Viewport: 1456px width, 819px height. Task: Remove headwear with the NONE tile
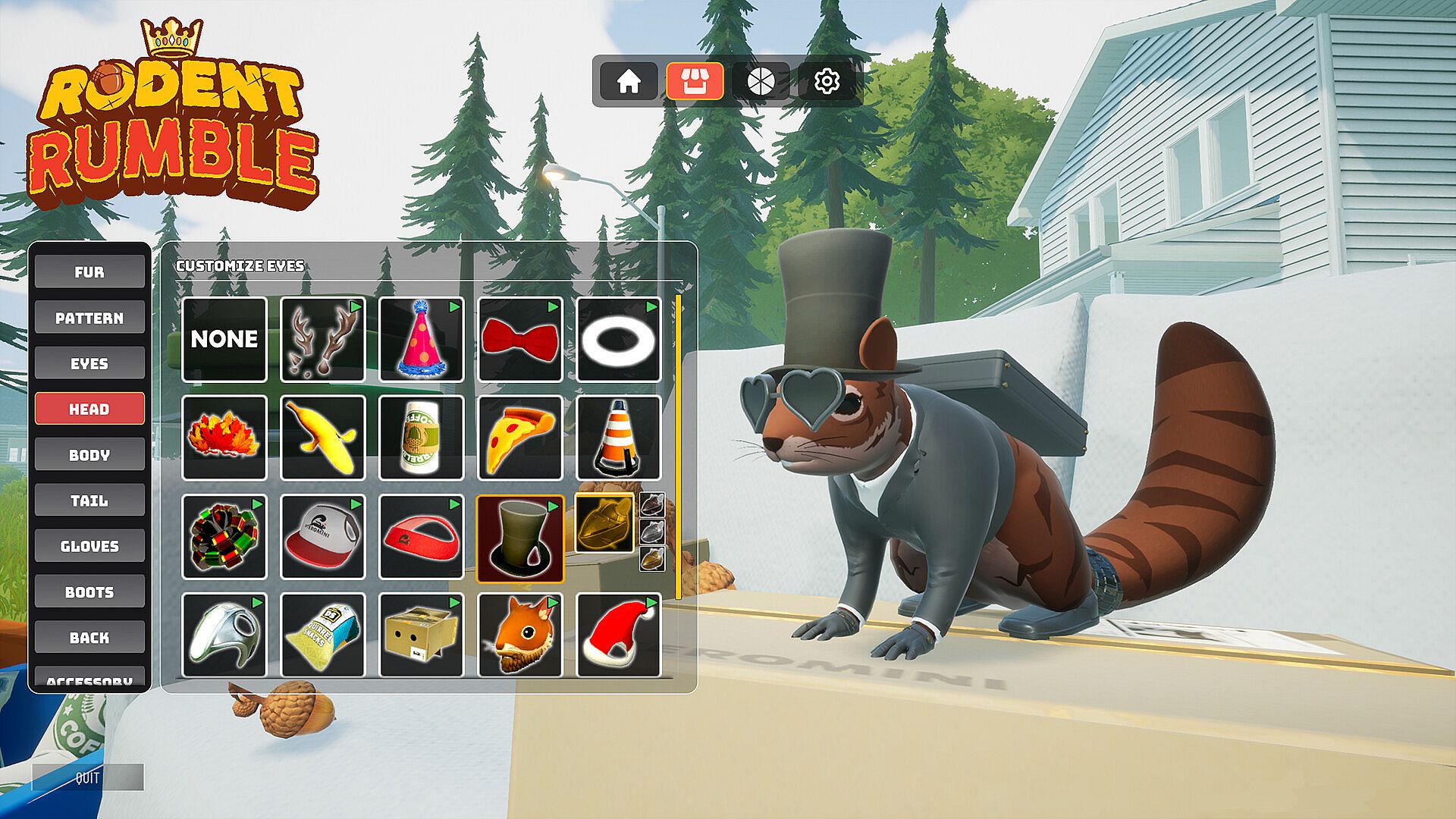click(224, 339)
